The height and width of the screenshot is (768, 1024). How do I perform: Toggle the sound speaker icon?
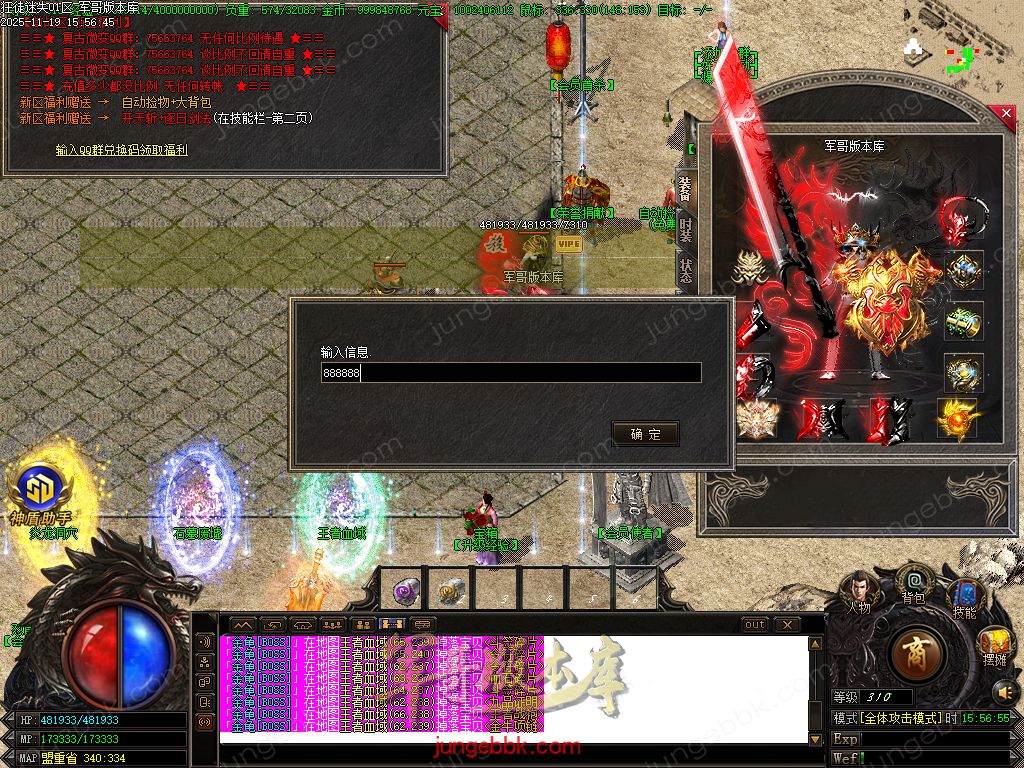1003,691
